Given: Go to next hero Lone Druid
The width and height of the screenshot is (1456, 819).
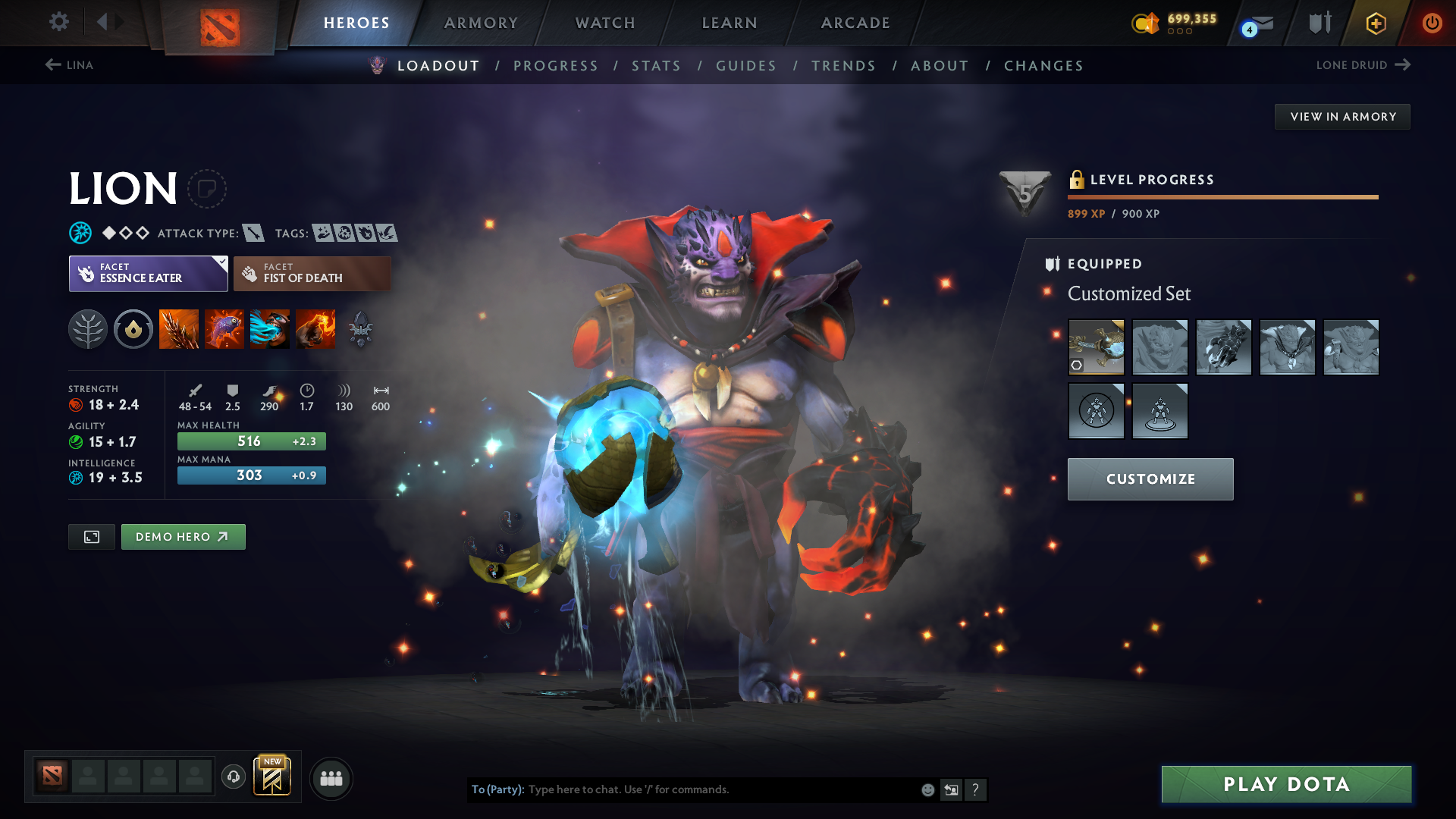Looking at the screenshot, I should 1363,65.
